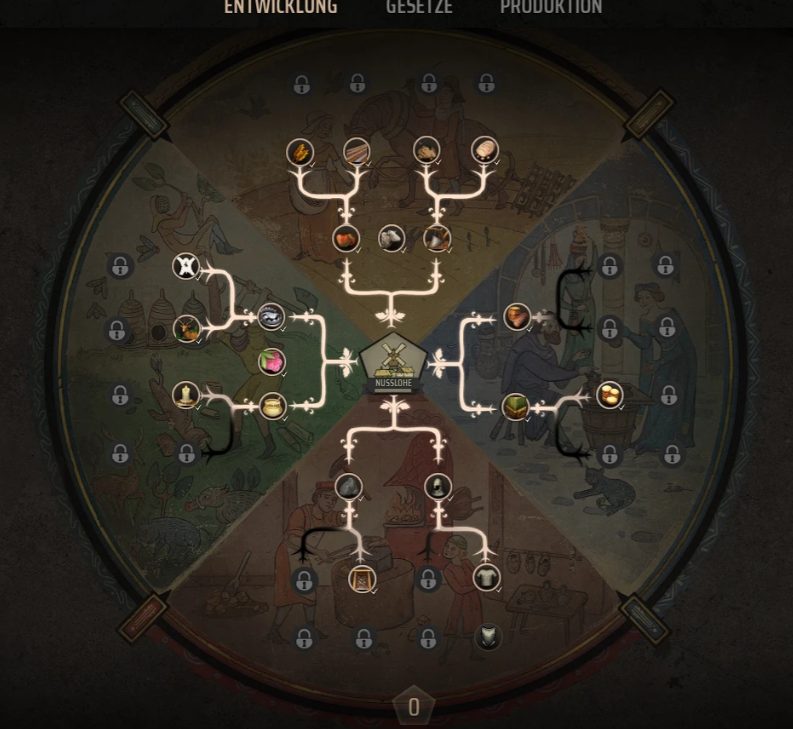This screenshot has width=793, height=729.
Task: Select the dark breastplate armor node
Action: point(488,637)
